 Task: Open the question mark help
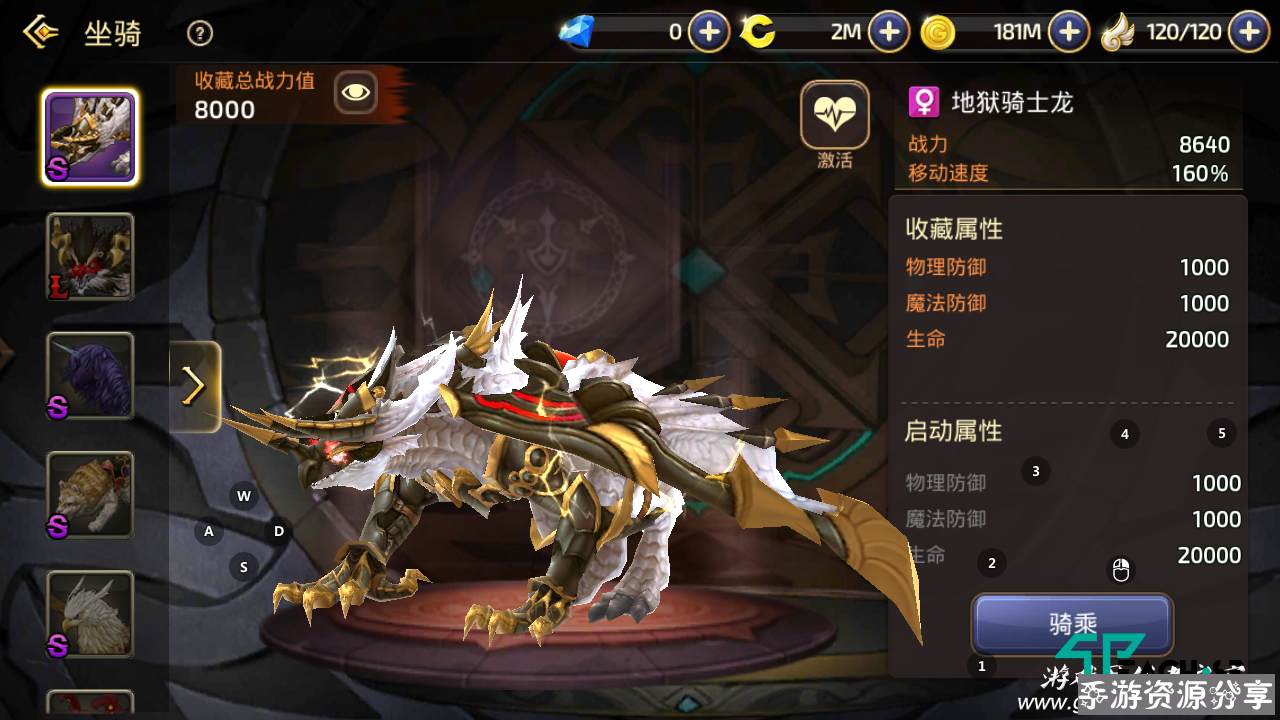click(x=200, y=34)
